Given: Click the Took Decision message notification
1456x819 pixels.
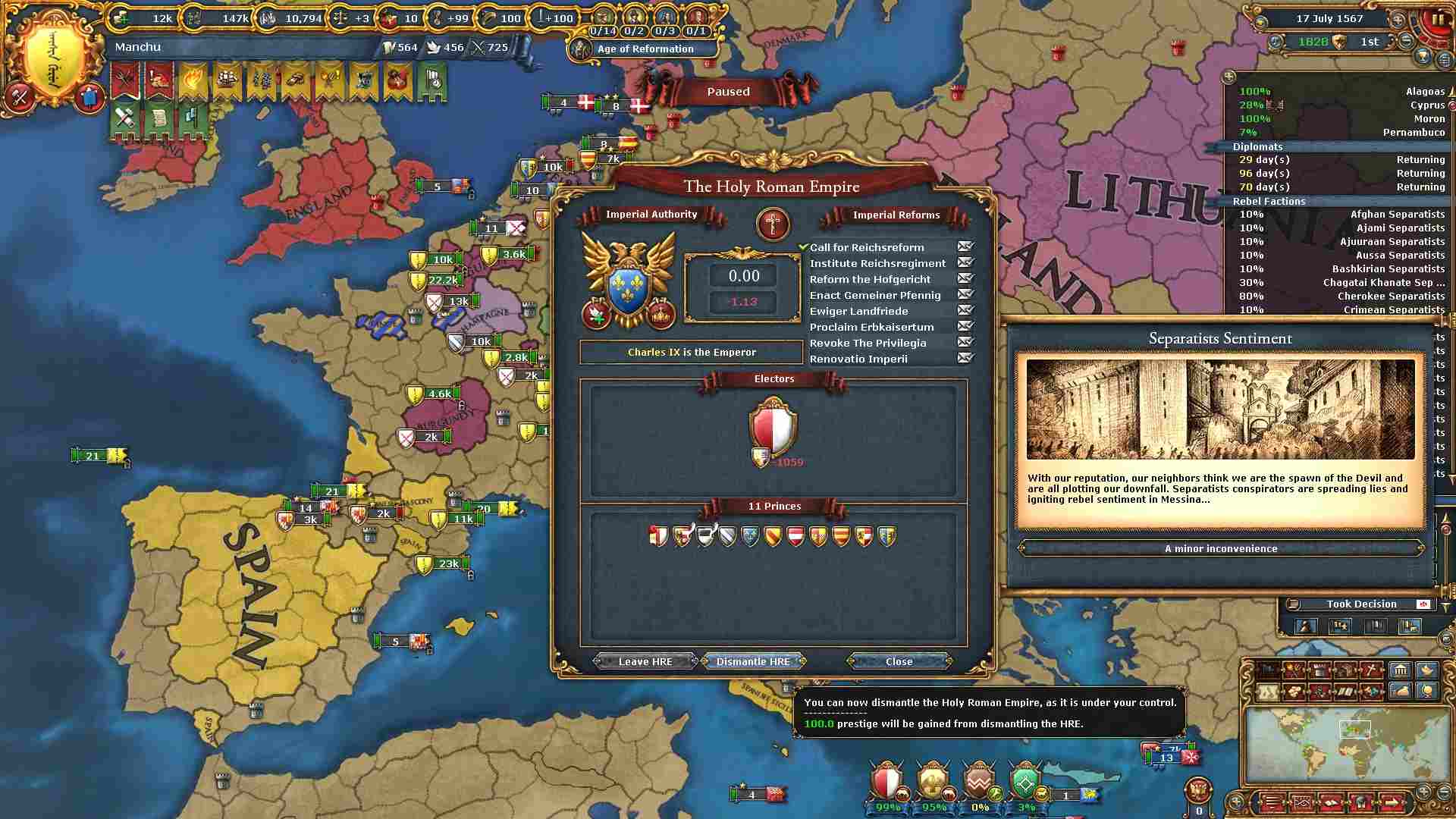Looking at the screenshot, I should pos(1361,604).
